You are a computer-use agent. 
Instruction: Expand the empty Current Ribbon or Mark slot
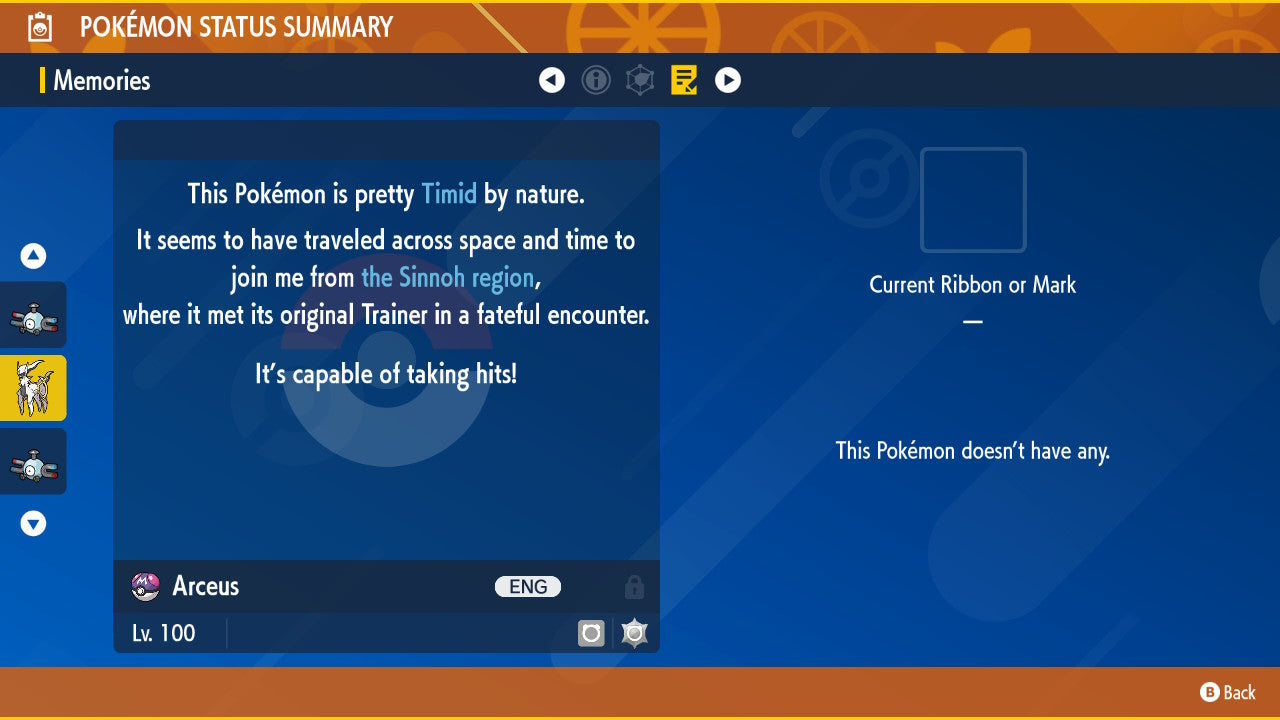(x=972, y=200)
